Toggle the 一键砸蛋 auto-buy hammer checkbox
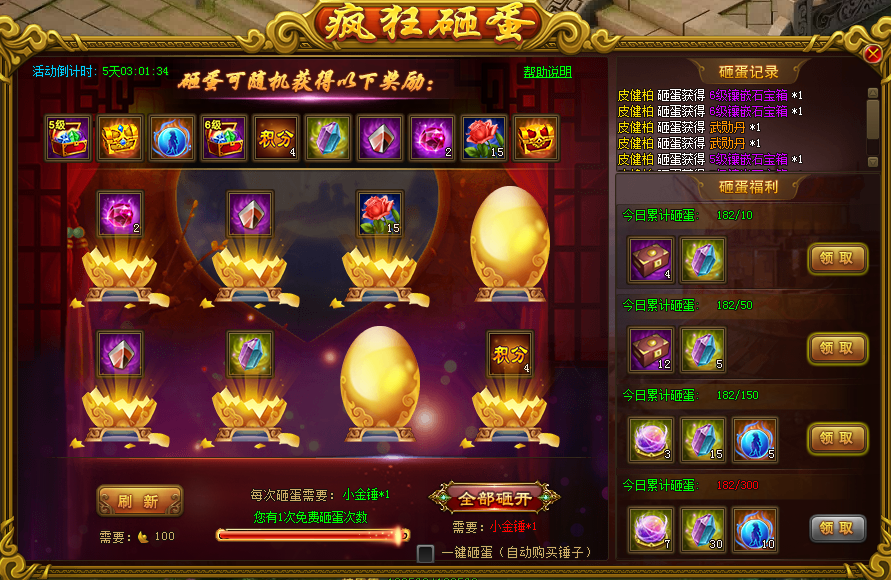 click(x=426, y=553)
